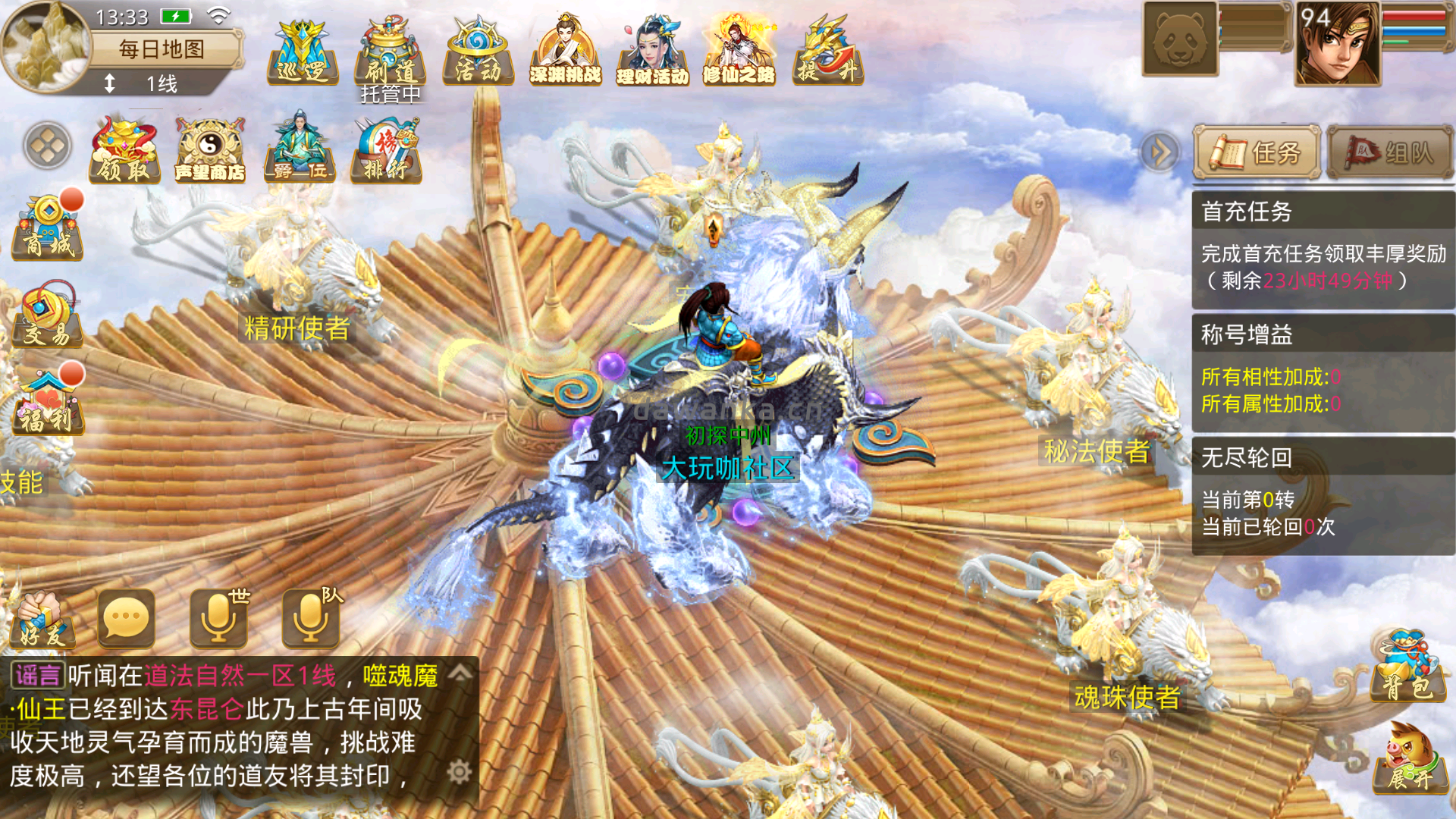The width and height of the screenshot is (1456, 819).
Task: Open the 每日地图 minimap
Action: pos(47,47)
